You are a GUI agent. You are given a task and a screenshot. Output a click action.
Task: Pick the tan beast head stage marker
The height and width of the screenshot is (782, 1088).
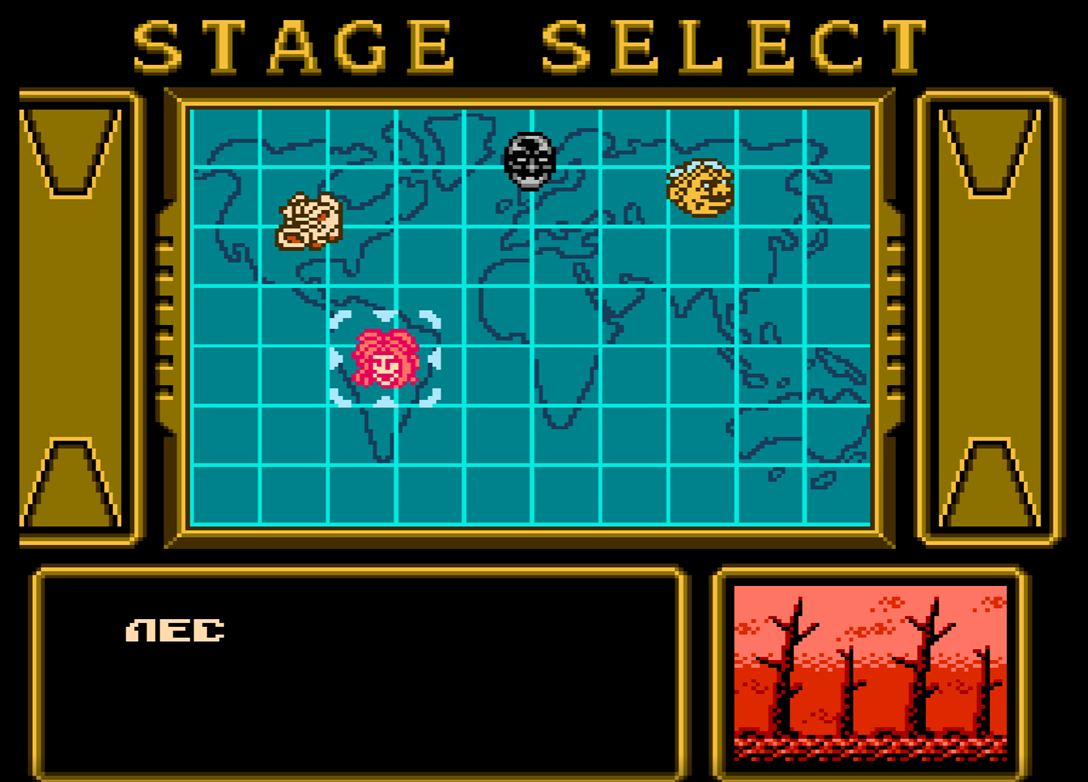[x=309, y=221]
